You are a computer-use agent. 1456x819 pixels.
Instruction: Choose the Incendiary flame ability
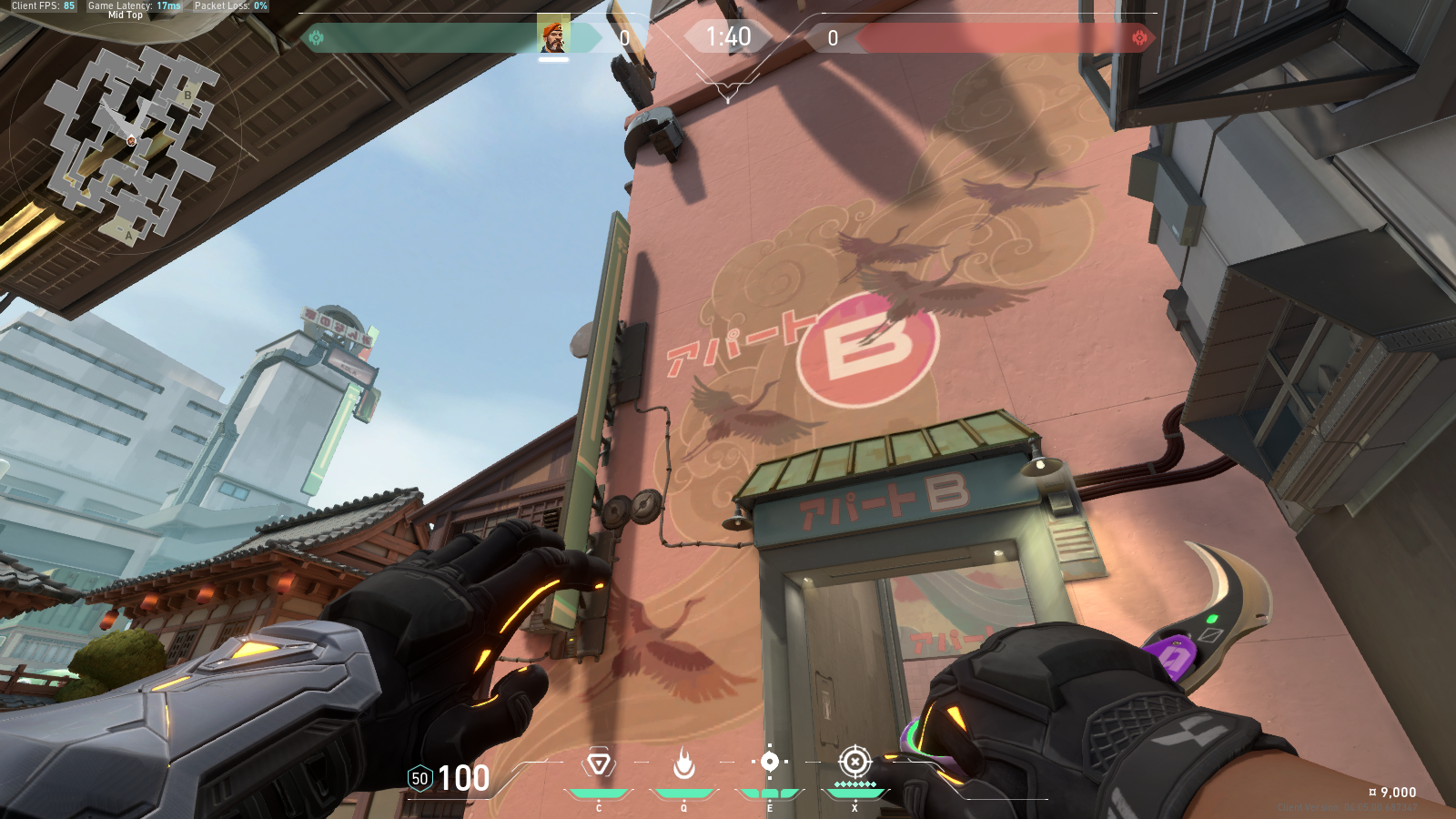point(684,763)
